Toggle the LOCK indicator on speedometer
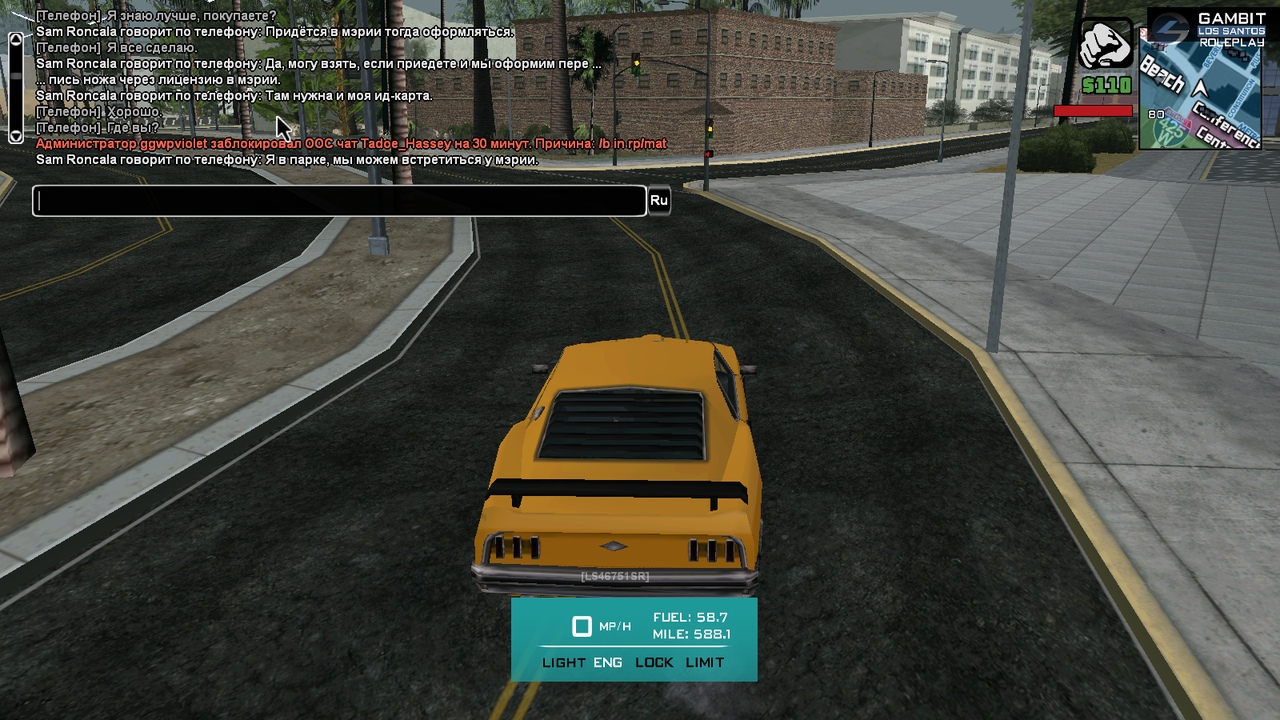The width and height of the screenshot is (1280, 720). click(654, 663)
